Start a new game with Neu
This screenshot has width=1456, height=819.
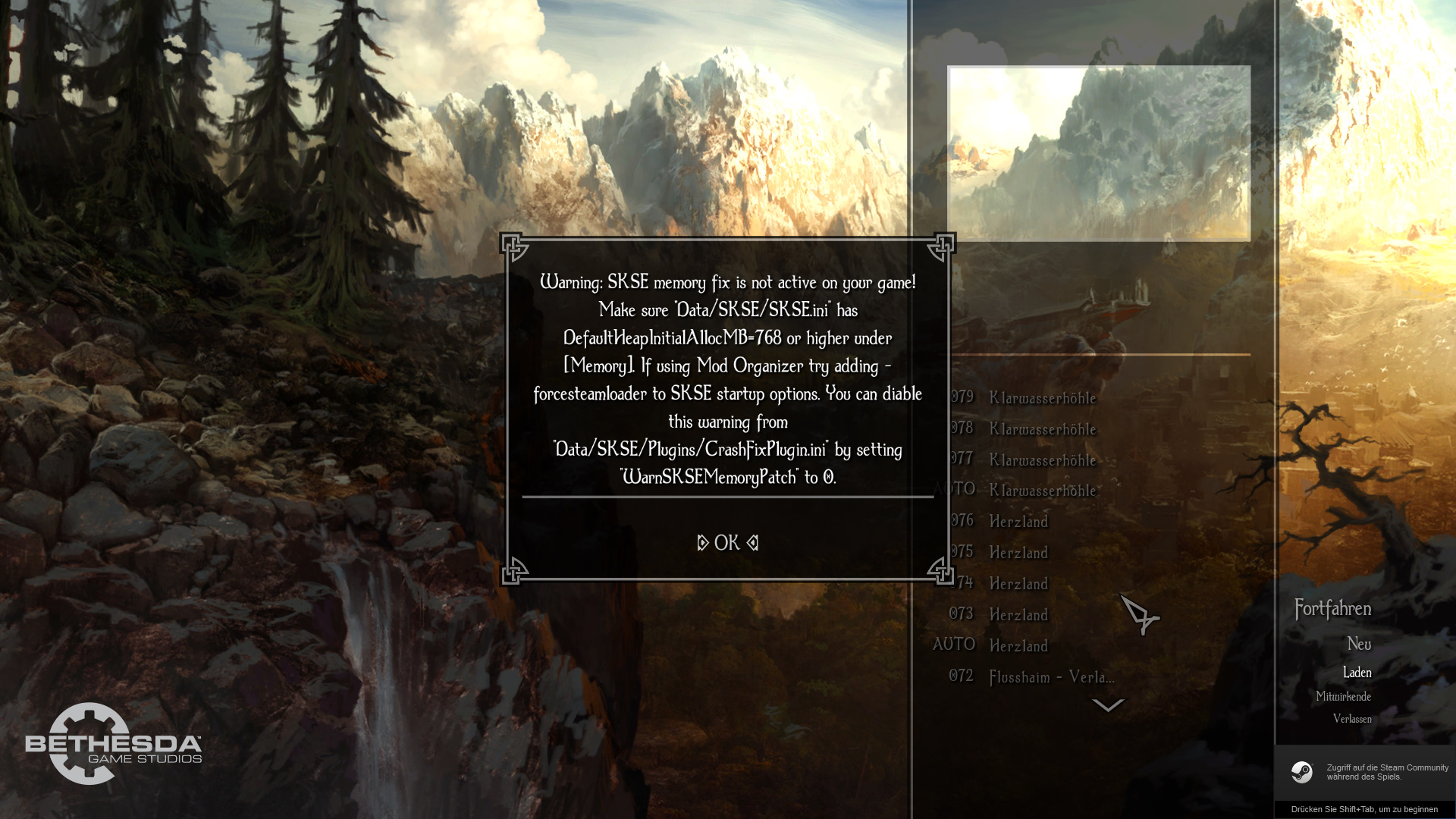point(1359,645)
